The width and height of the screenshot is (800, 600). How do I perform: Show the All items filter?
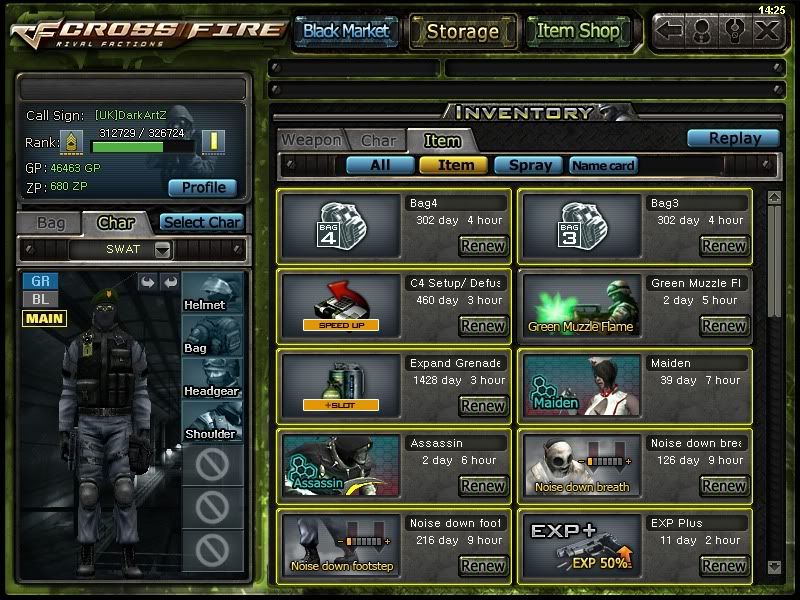380,165
